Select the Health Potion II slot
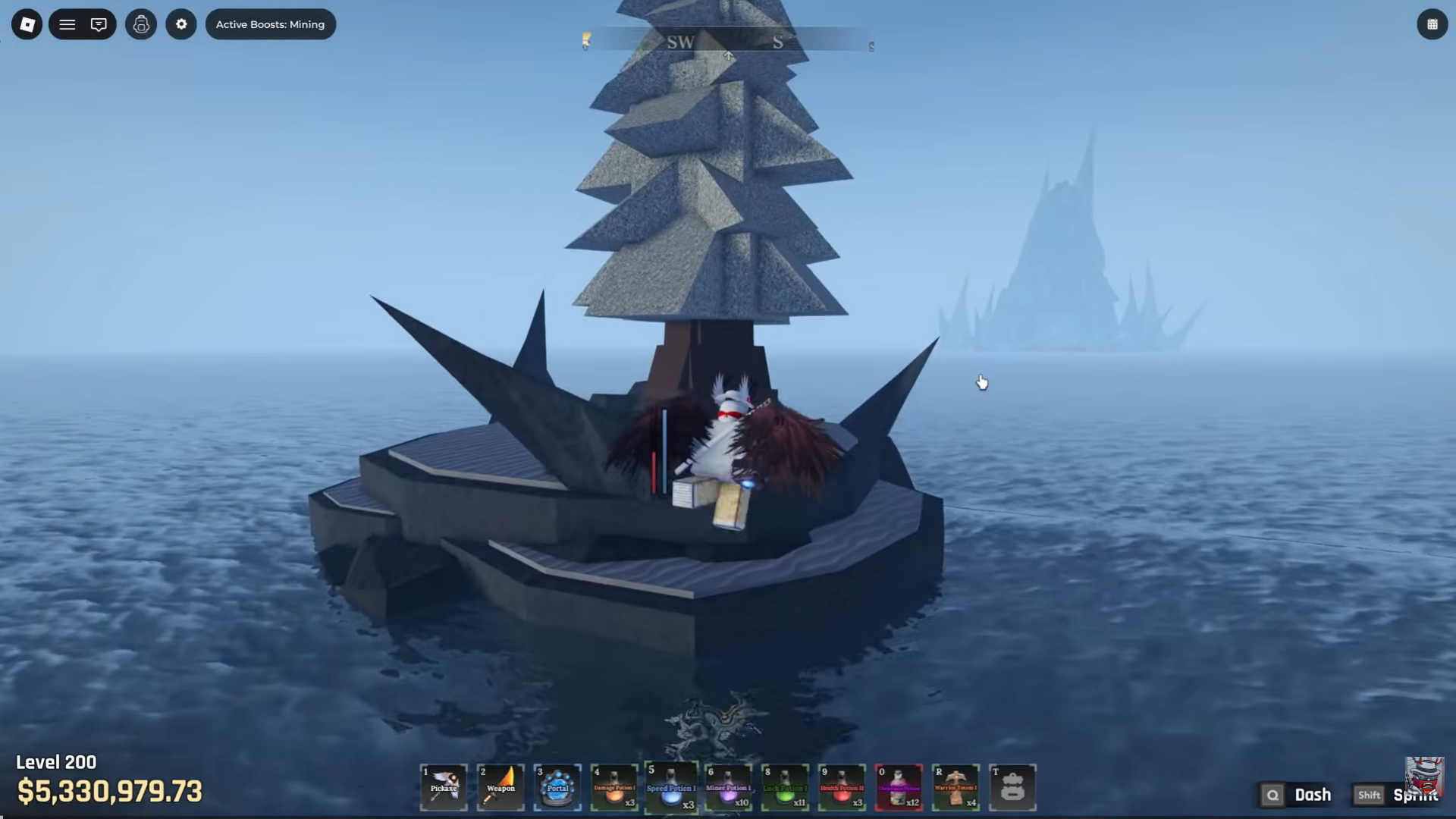 pos(842,787)
